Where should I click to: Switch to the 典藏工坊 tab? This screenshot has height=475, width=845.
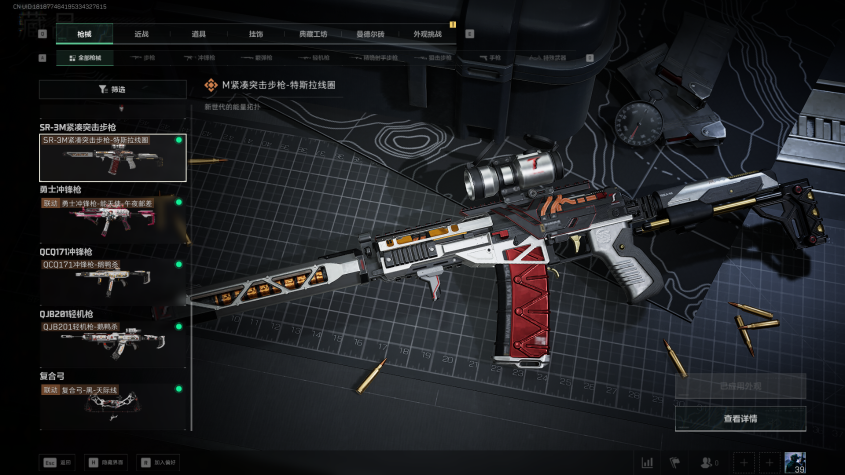pyautogui.click(x=313, y=34)
